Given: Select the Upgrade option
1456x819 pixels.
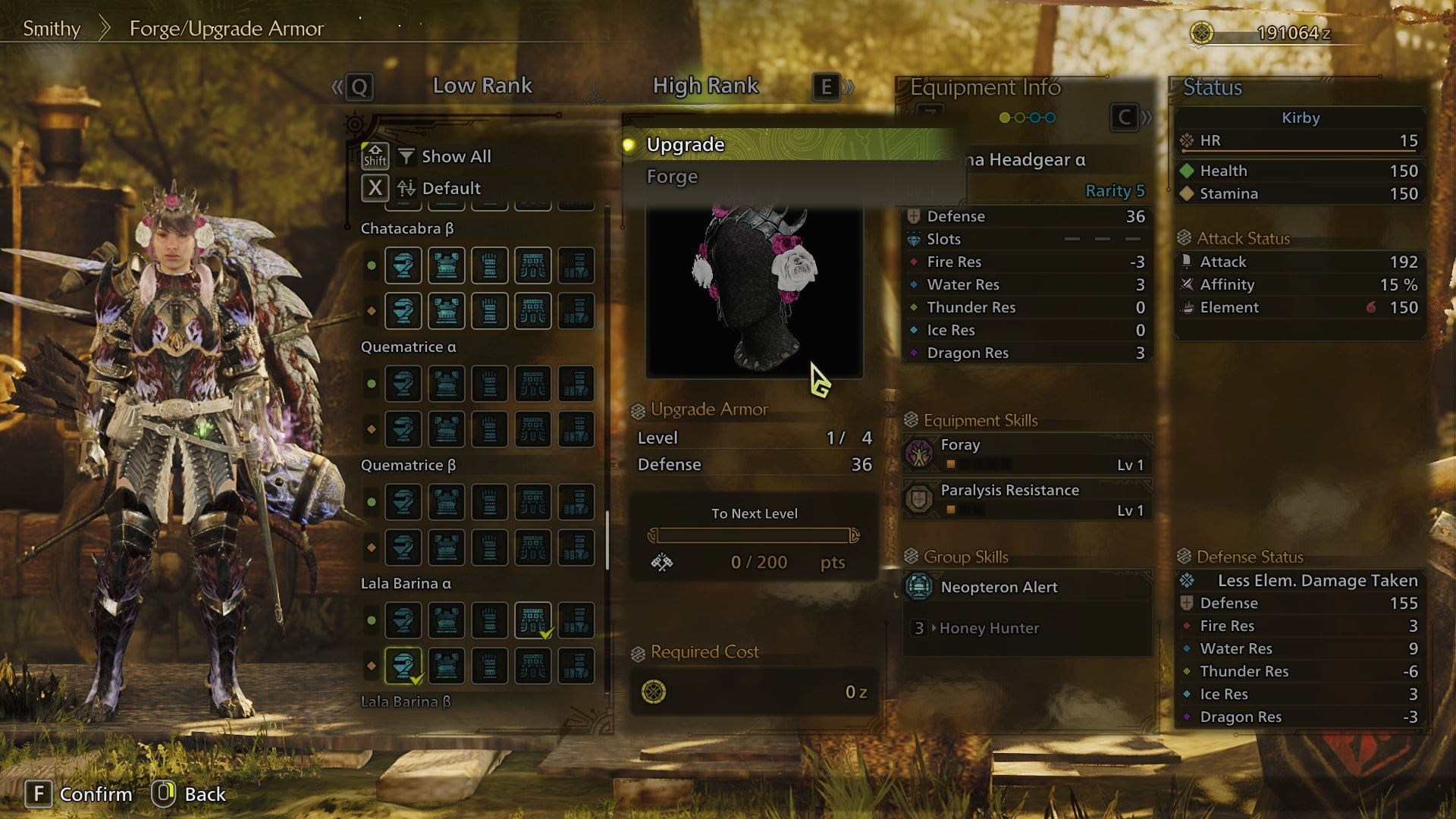Looking at the screenshot, I should tap(686, 145).
